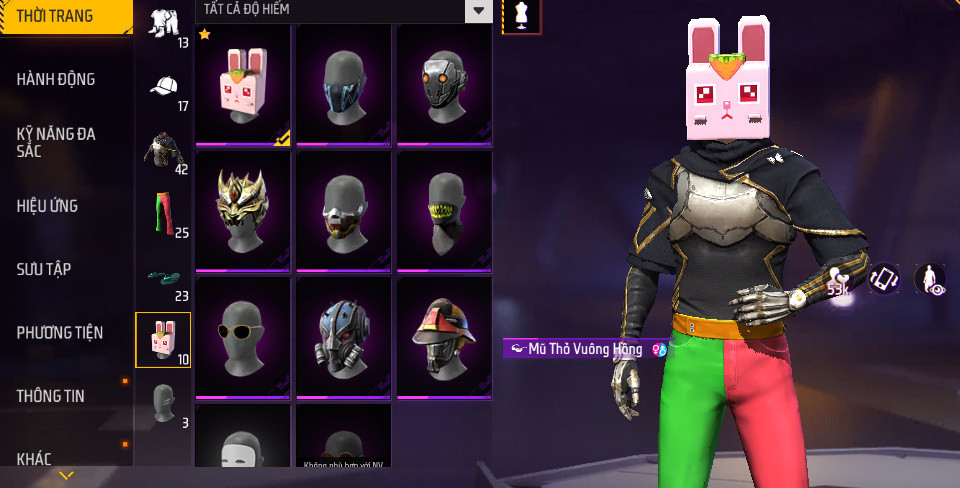Click the mannequin outfit preview button
960x488 pixels.
[521, 15]
